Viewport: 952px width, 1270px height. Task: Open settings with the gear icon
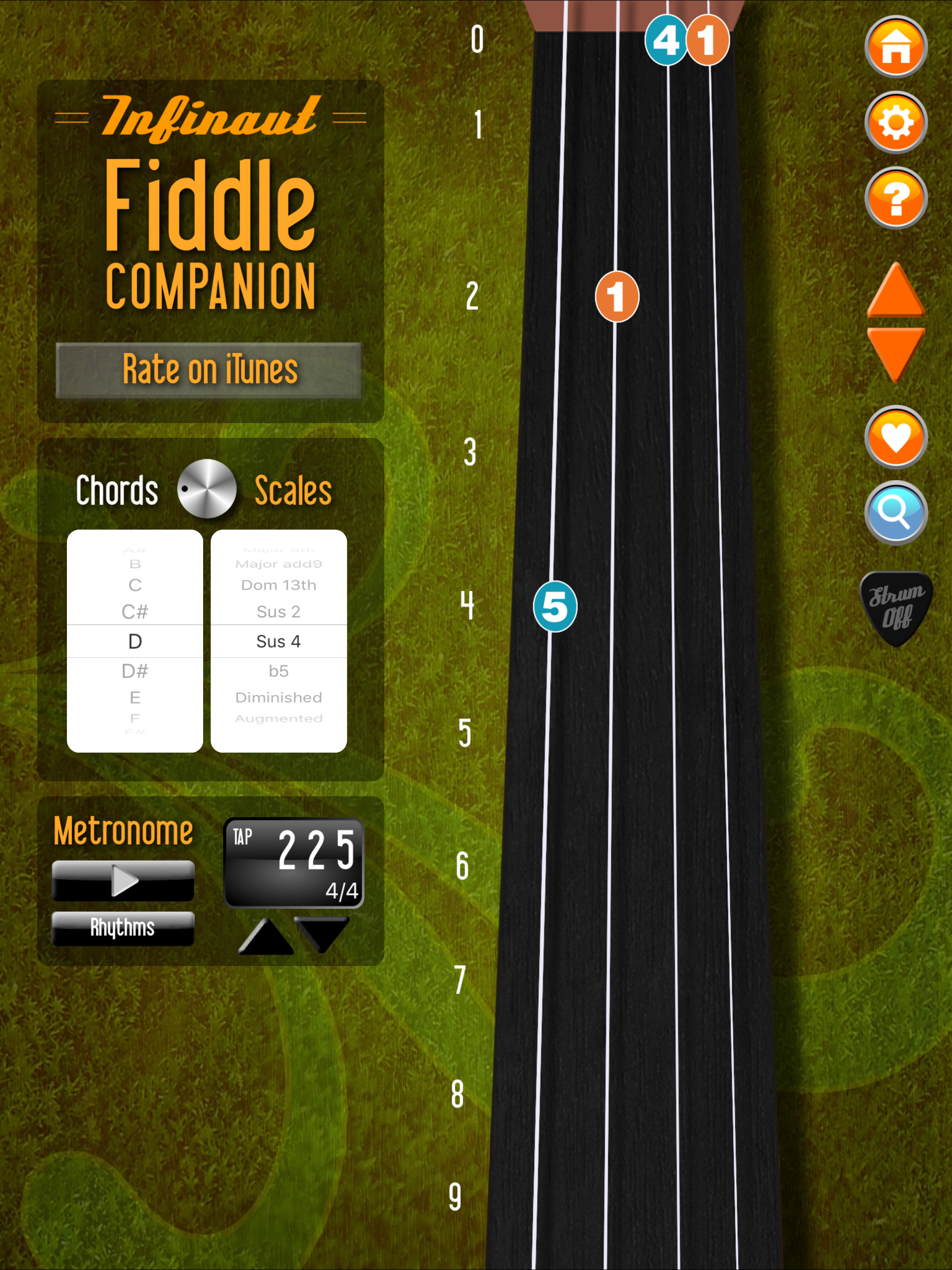pos(895,122)
